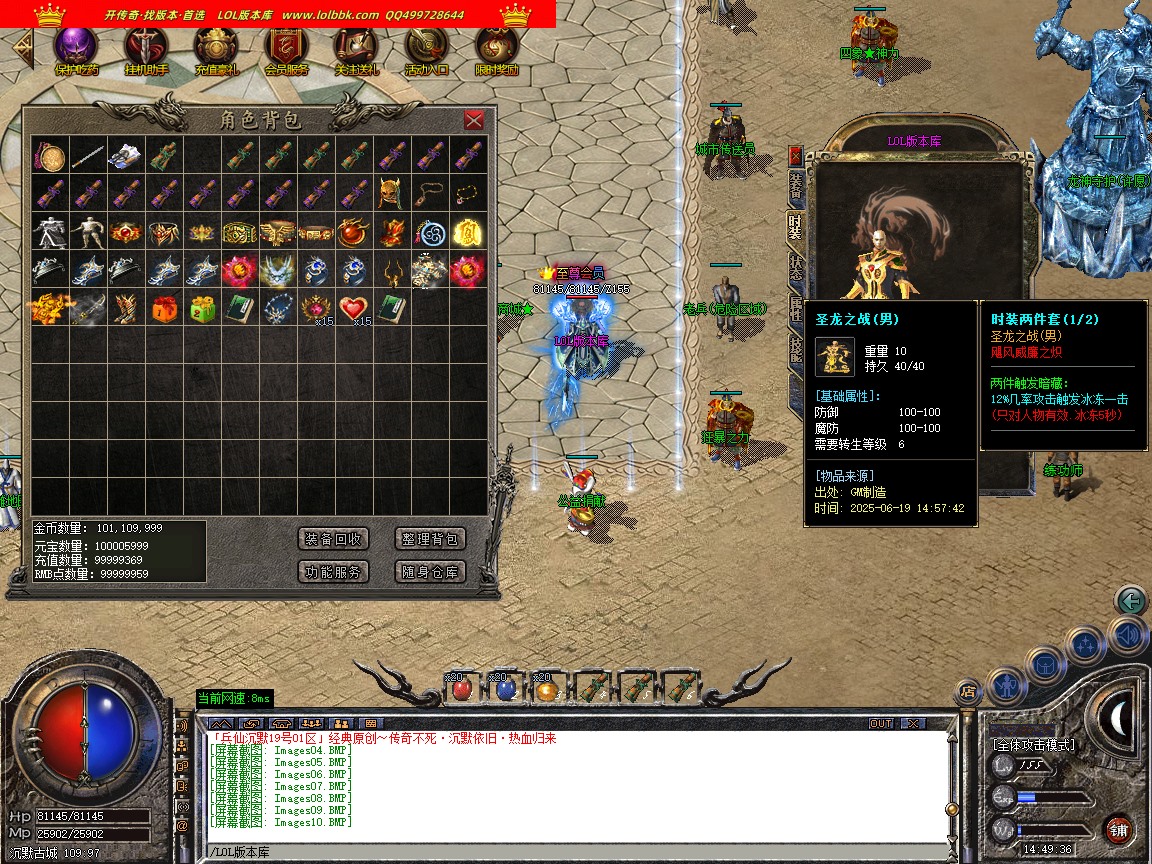Open the 会员服务 member services
Image resolution: width=1152 pixels, height=864 pixels.
pyautogui.click(x=286, y=48)
